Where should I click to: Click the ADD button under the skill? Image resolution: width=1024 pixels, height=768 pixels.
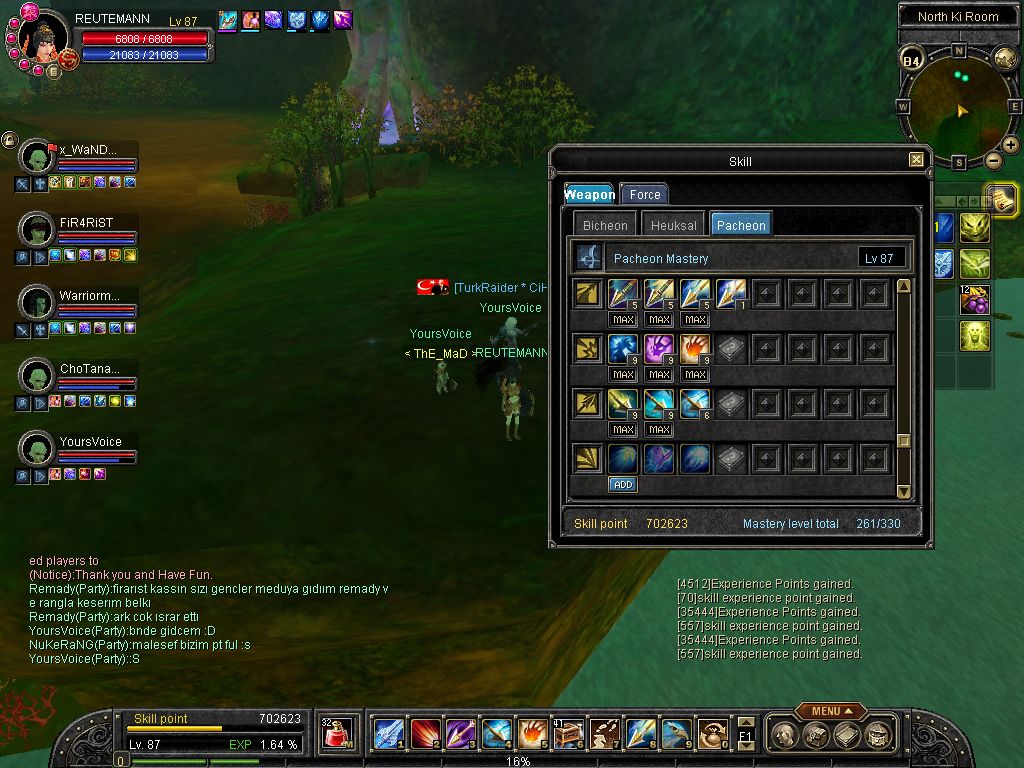click(x=623, y=484)
